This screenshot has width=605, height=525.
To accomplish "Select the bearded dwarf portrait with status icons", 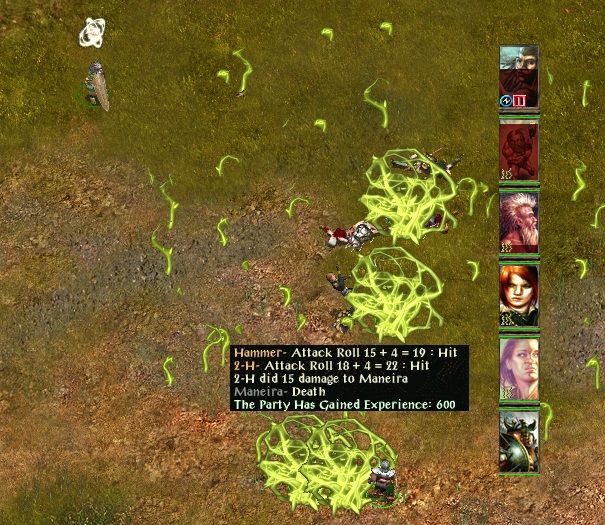I will [519, 76].
